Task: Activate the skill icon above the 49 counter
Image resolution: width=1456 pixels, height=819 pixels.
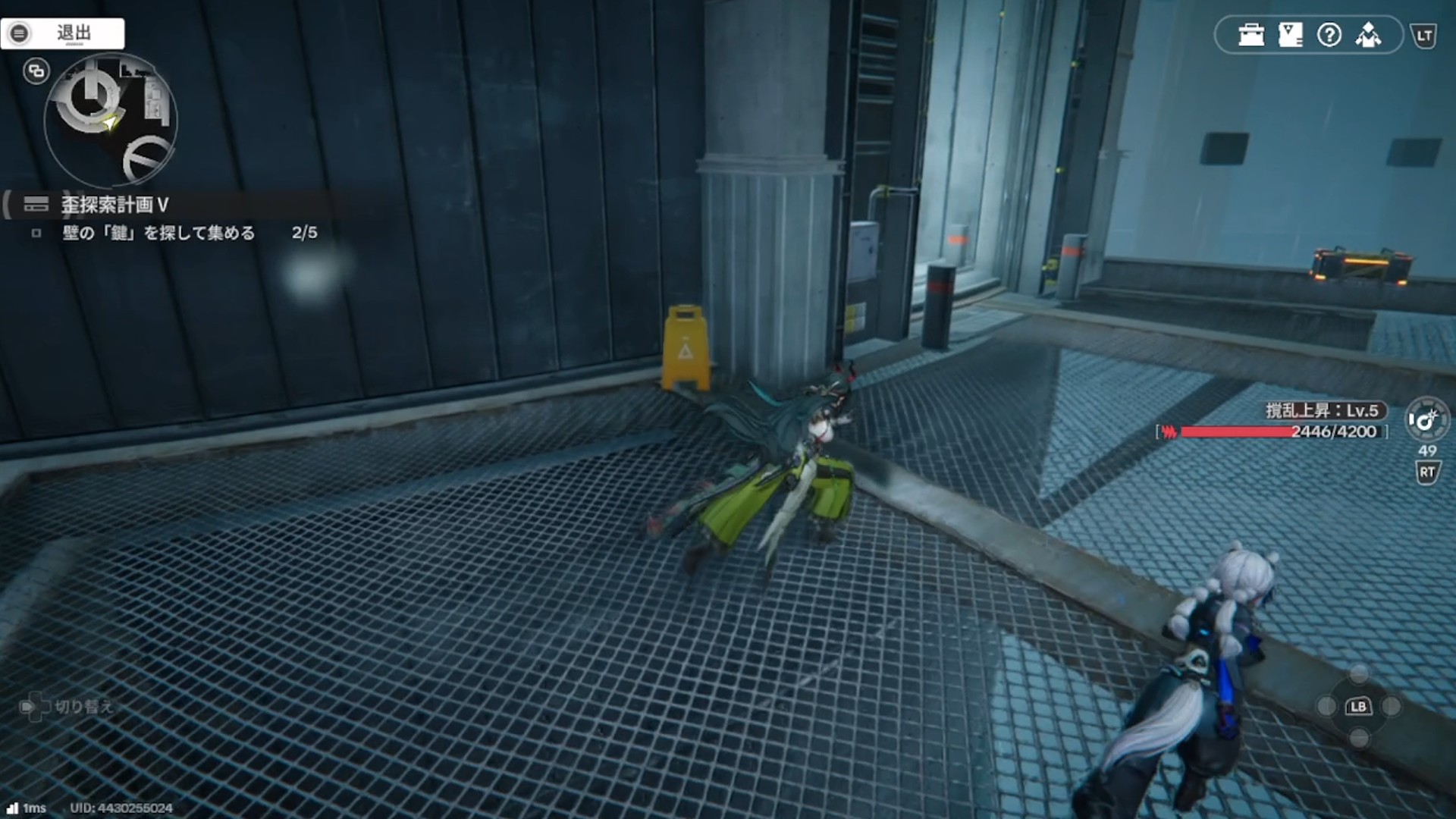Action: 1426,419
